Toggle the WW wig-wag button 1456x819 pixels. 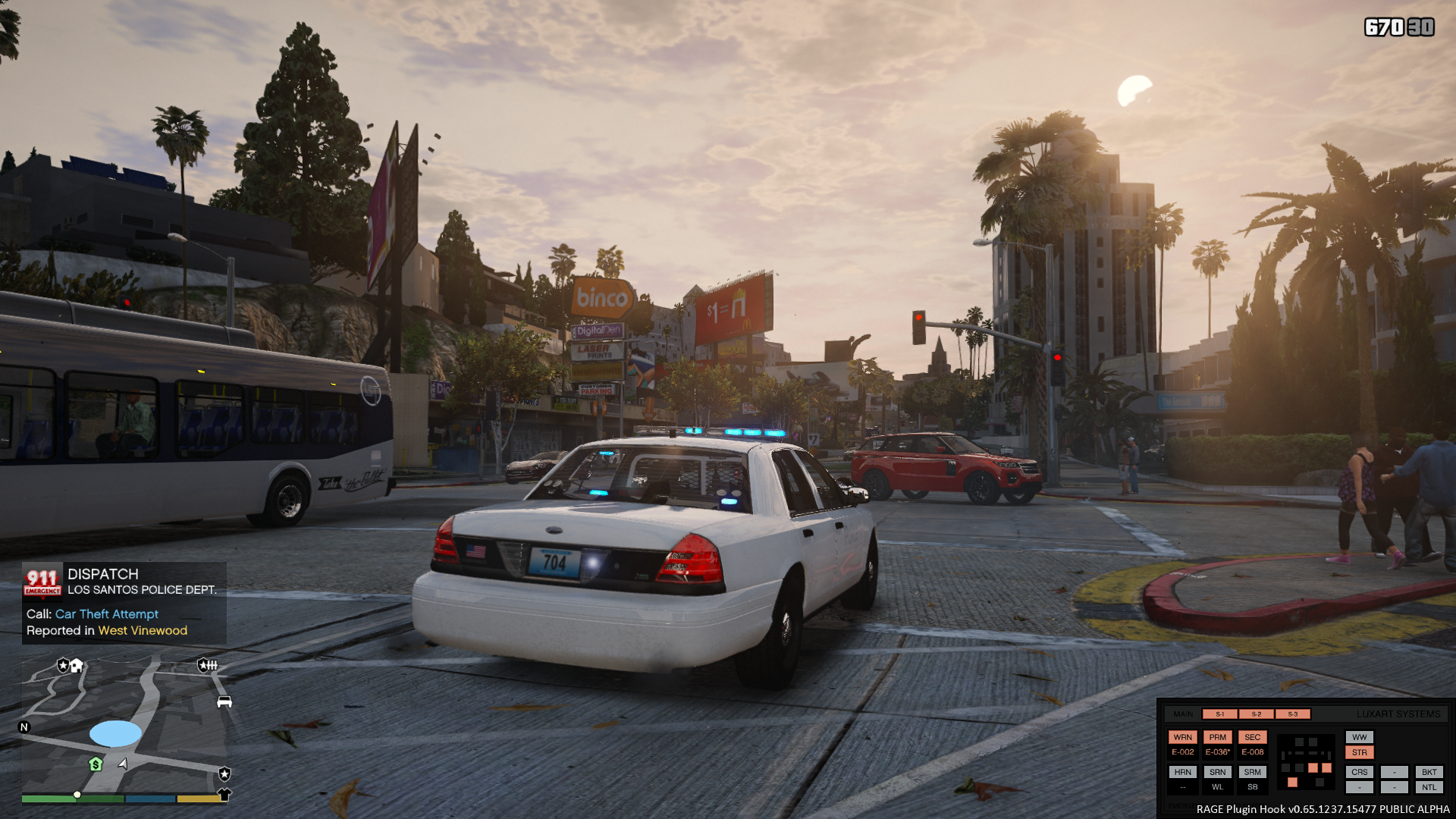coord(1359,737)
